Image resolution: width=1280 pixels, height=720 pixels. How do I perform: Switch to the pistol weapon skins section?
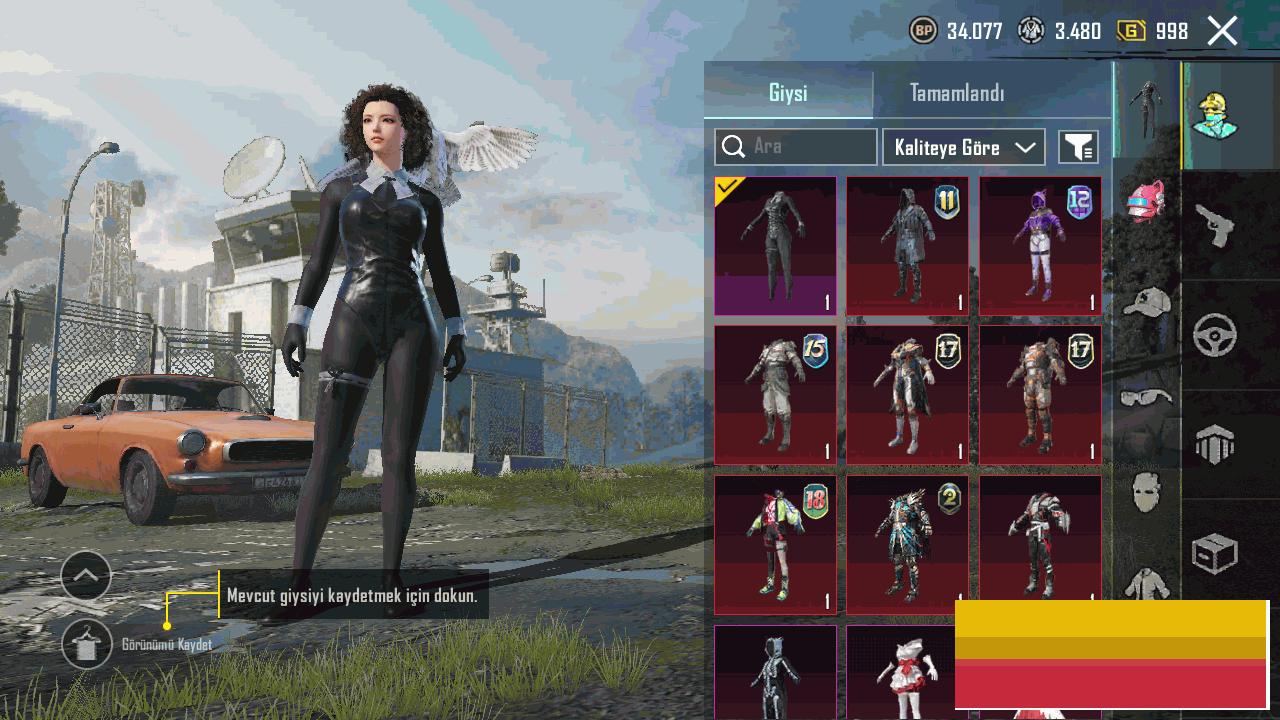(1215, 226)
